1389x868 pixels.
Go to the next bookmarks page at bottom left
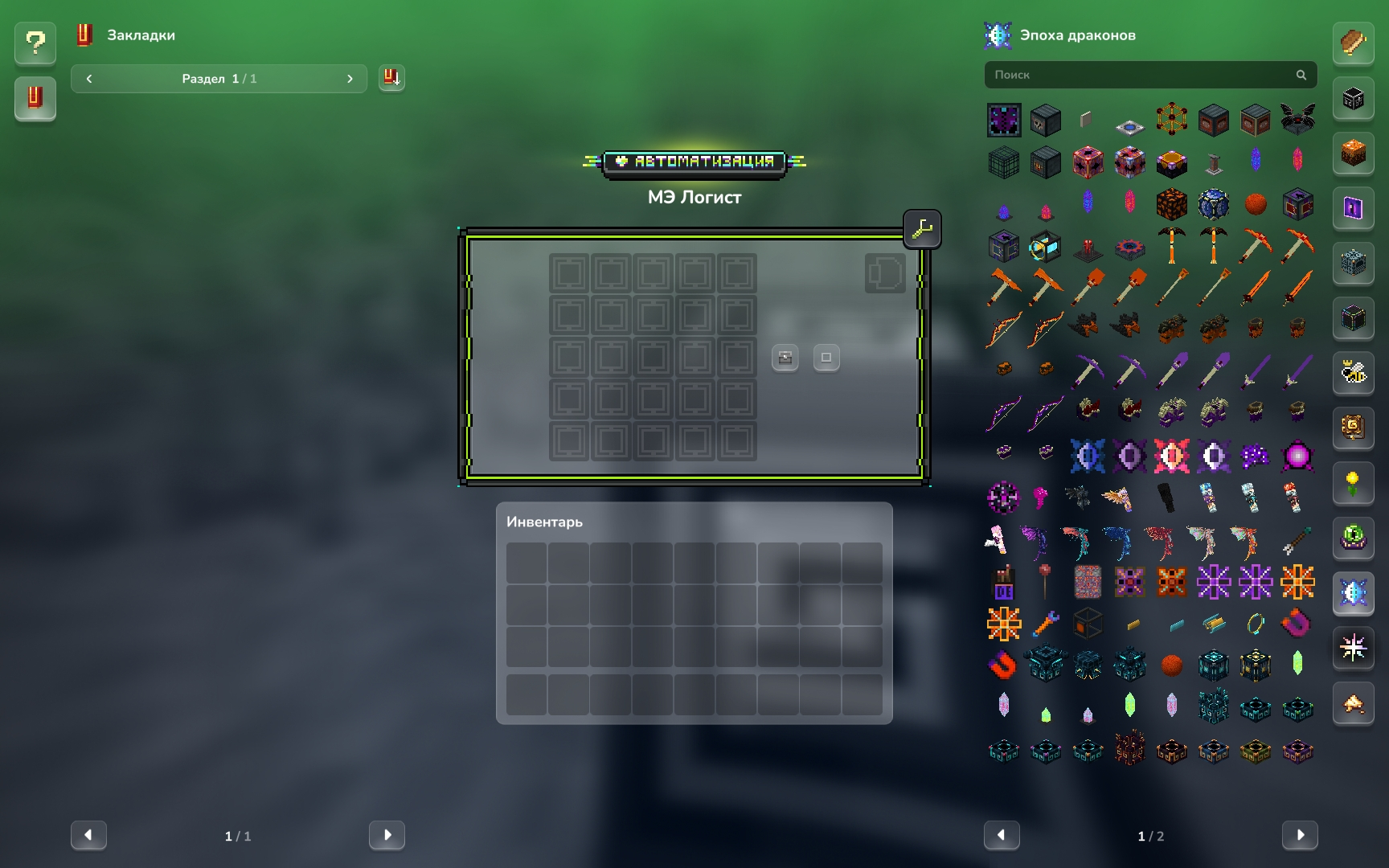pos(387,835)
